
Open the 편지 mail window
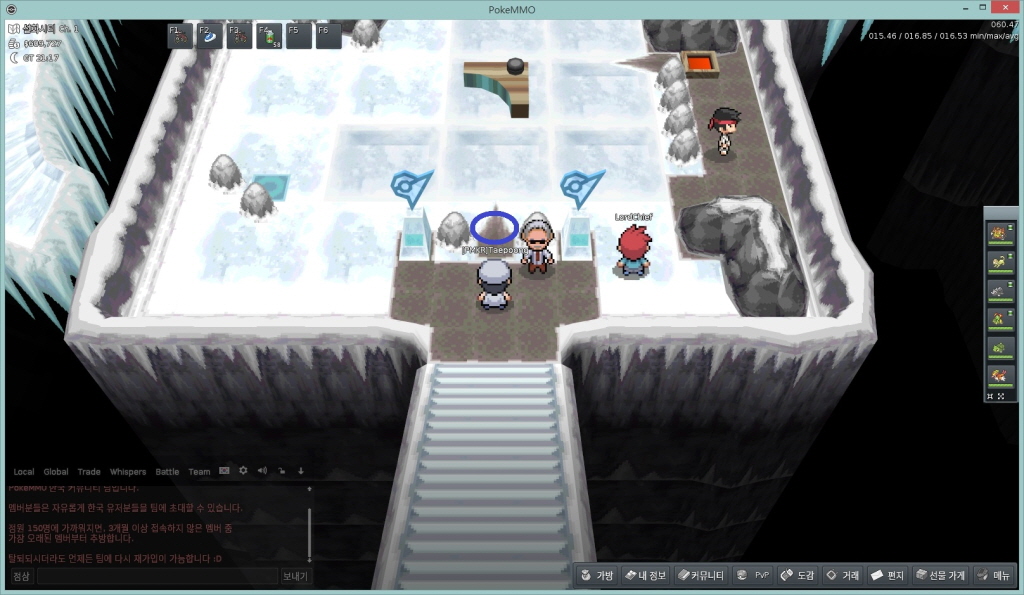(x=887, y=575)
